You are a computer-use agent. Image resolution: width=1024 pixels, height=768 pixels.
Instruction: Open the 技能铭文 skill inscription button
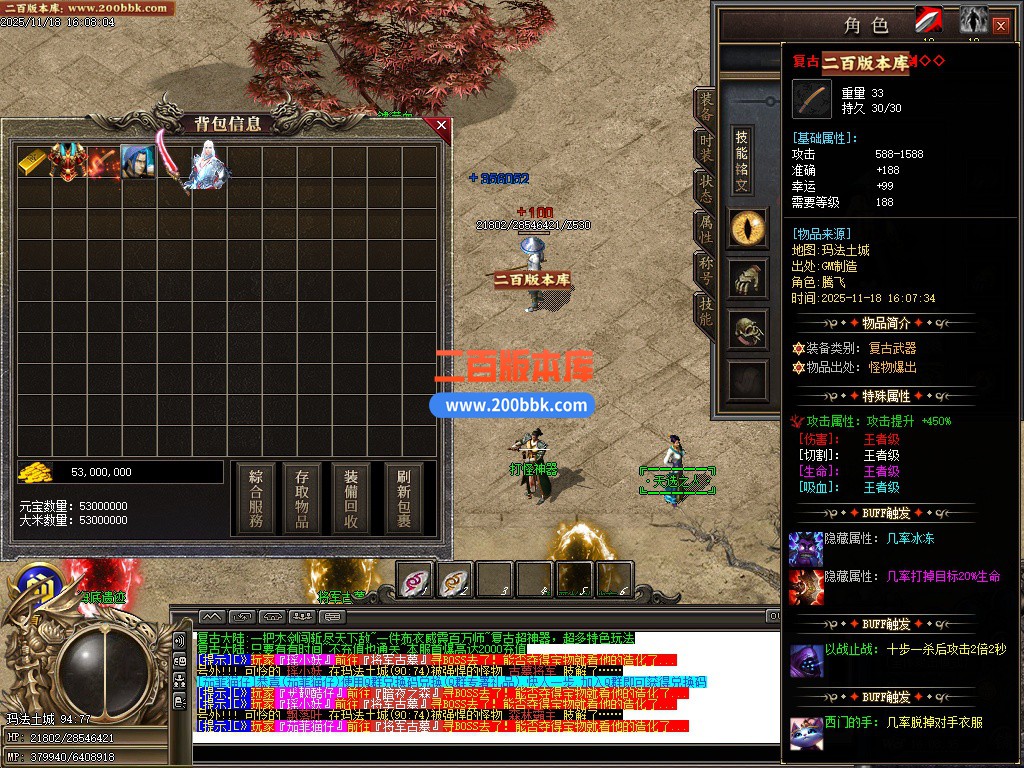741,160
